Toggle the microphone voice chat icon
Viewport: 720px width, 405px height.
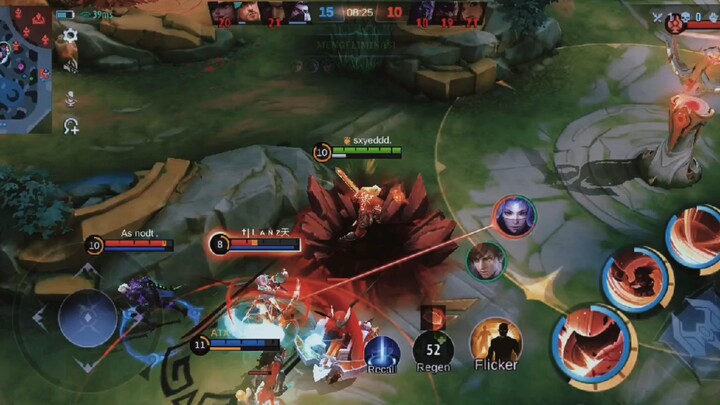(x=70, y=97)
